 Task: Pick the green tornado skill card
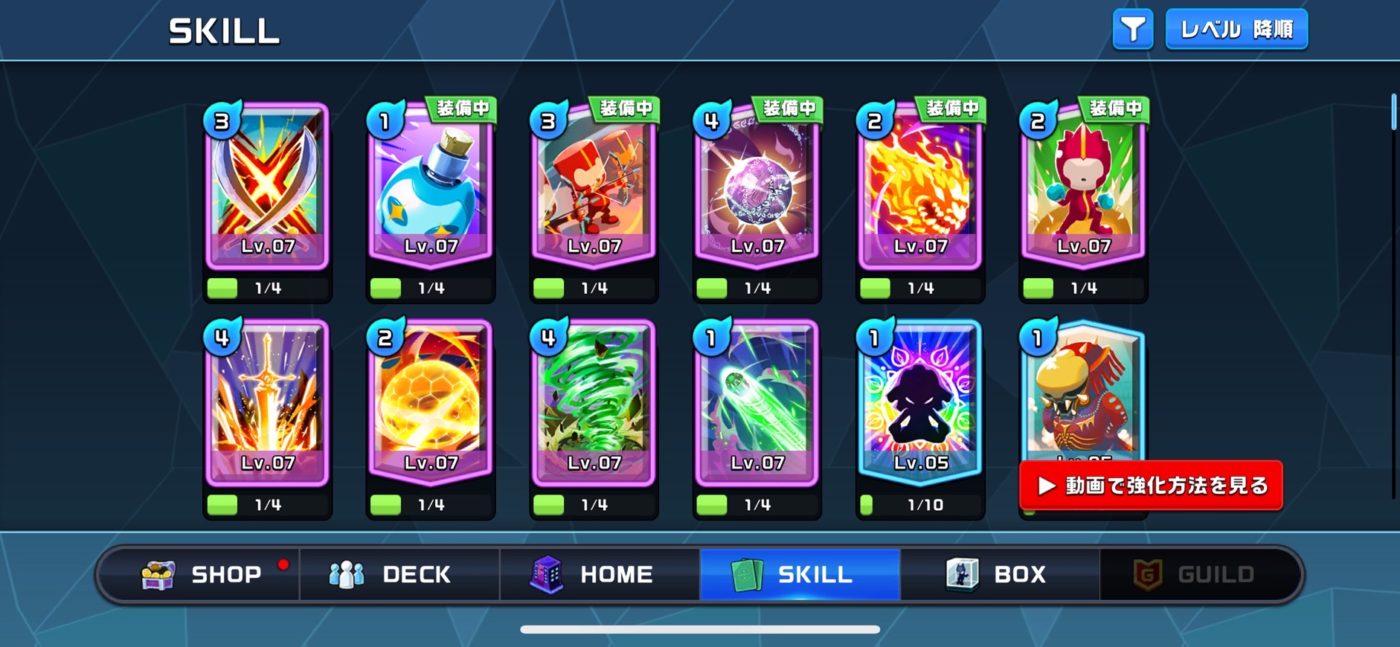pyautogui.click(x=593, y=404)
